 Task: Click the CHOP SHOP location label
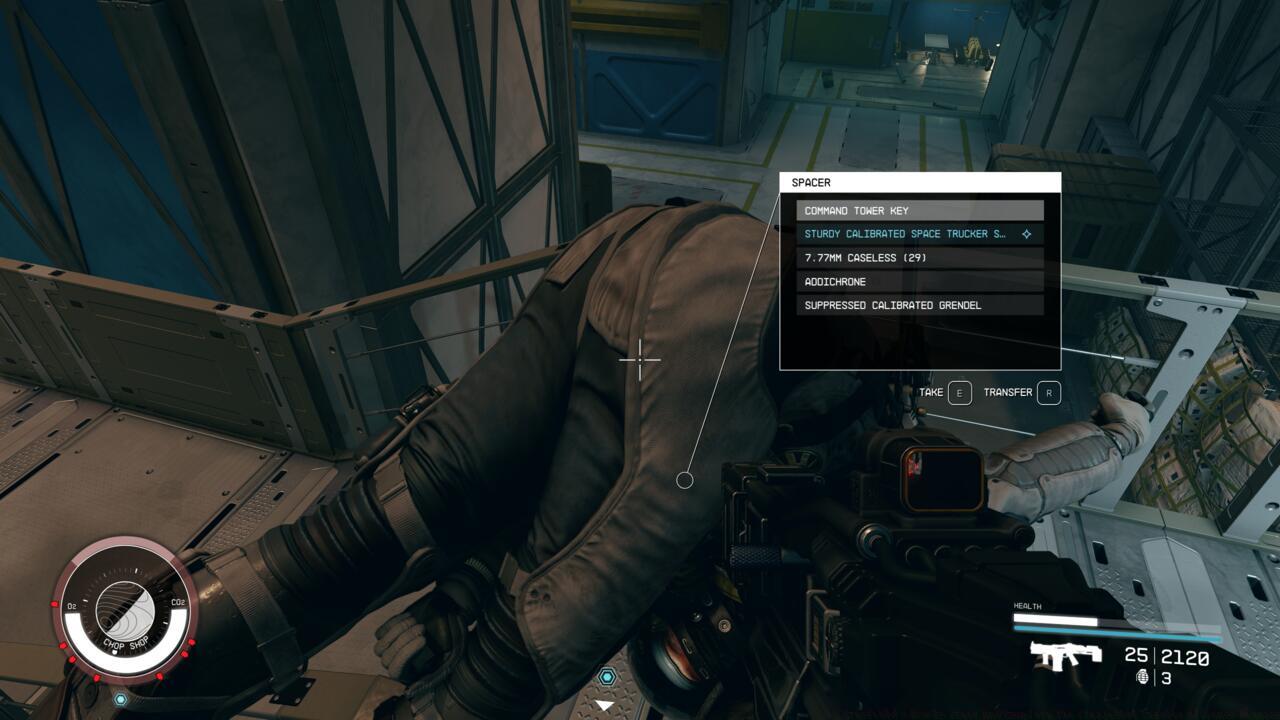pos(128,645)
